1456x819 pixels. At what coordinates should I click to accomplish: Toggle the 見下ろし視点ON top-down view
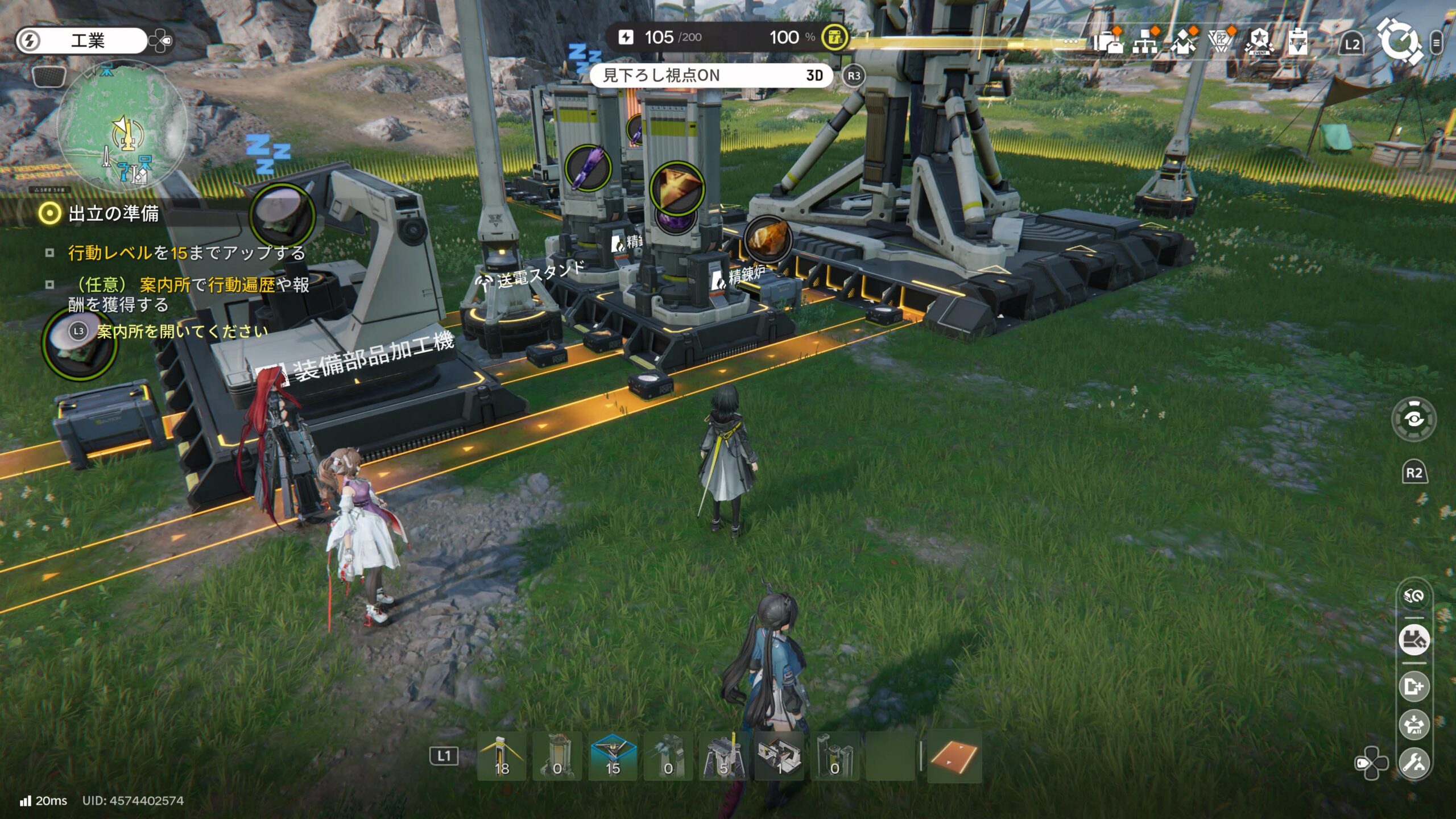click(711, 76)
